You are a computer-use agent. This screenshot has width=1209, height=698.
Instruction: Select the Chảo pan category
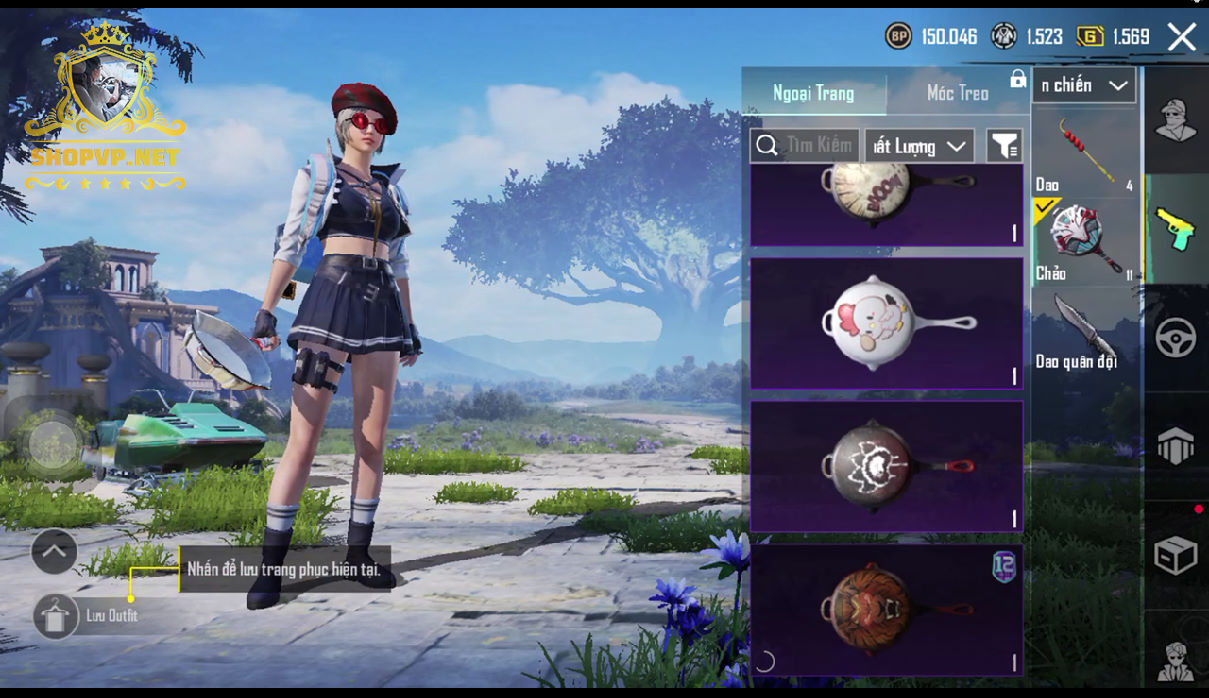click(1085, 241)
